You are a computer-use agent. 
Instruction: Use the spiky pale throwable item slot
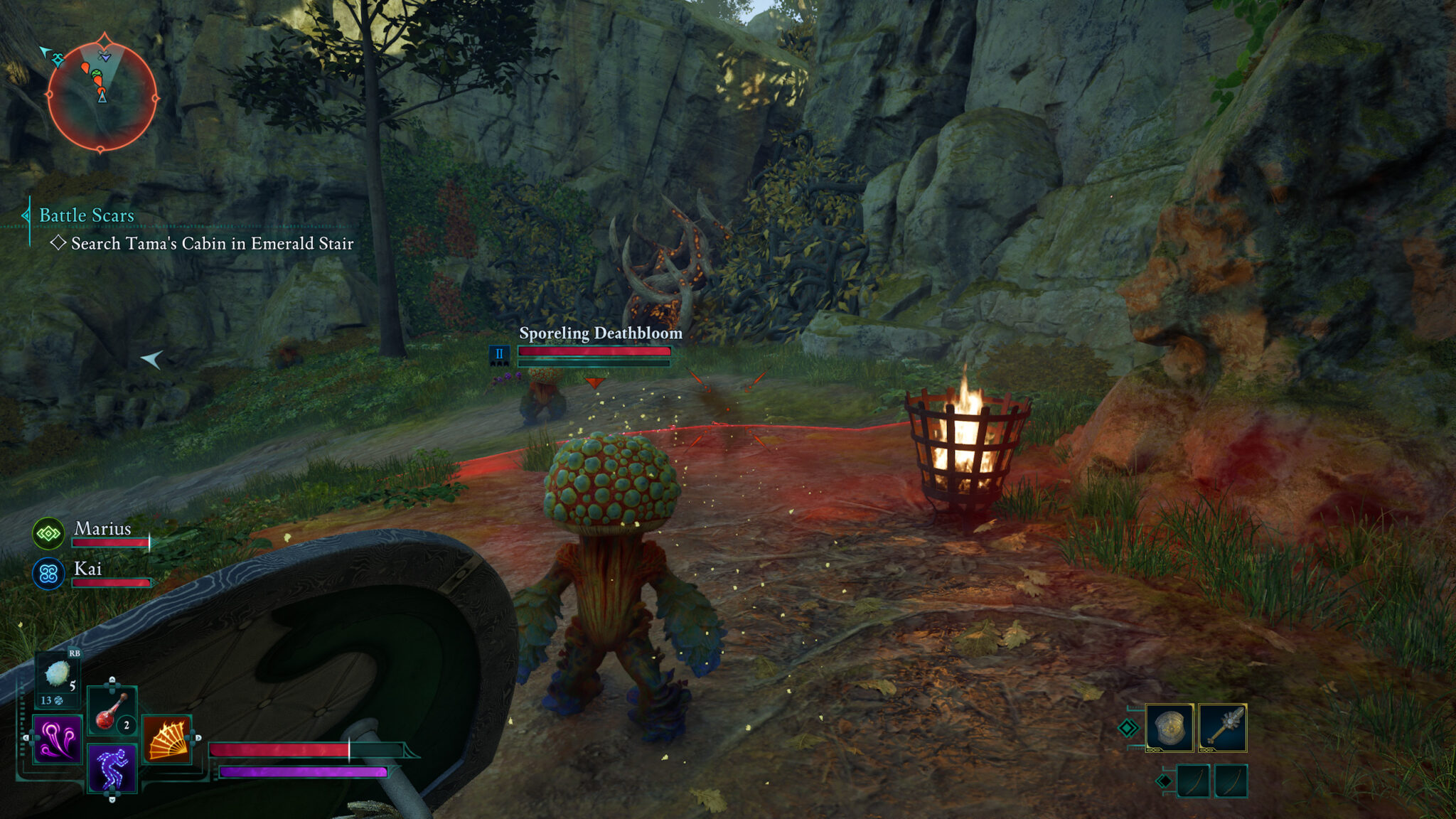pyautogui.click(x=57, y=674)
